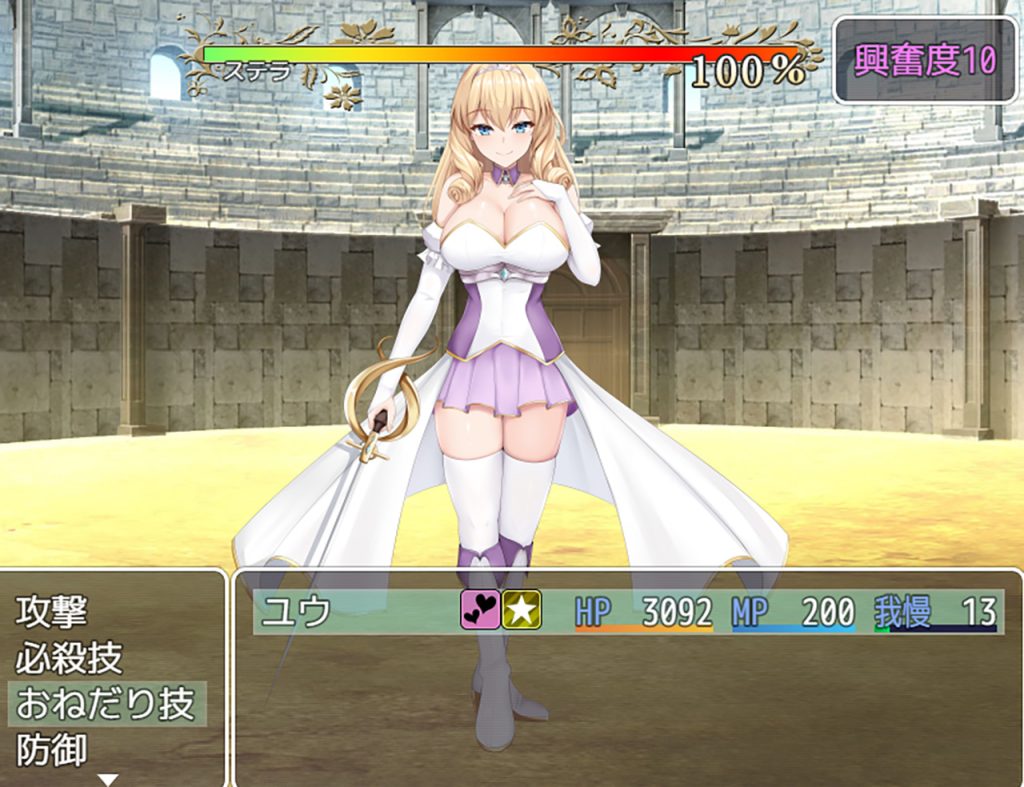The height and width of the screenshot is (787, 1024).
Task: Select the 攻撃 attack command
Action: 52,611
